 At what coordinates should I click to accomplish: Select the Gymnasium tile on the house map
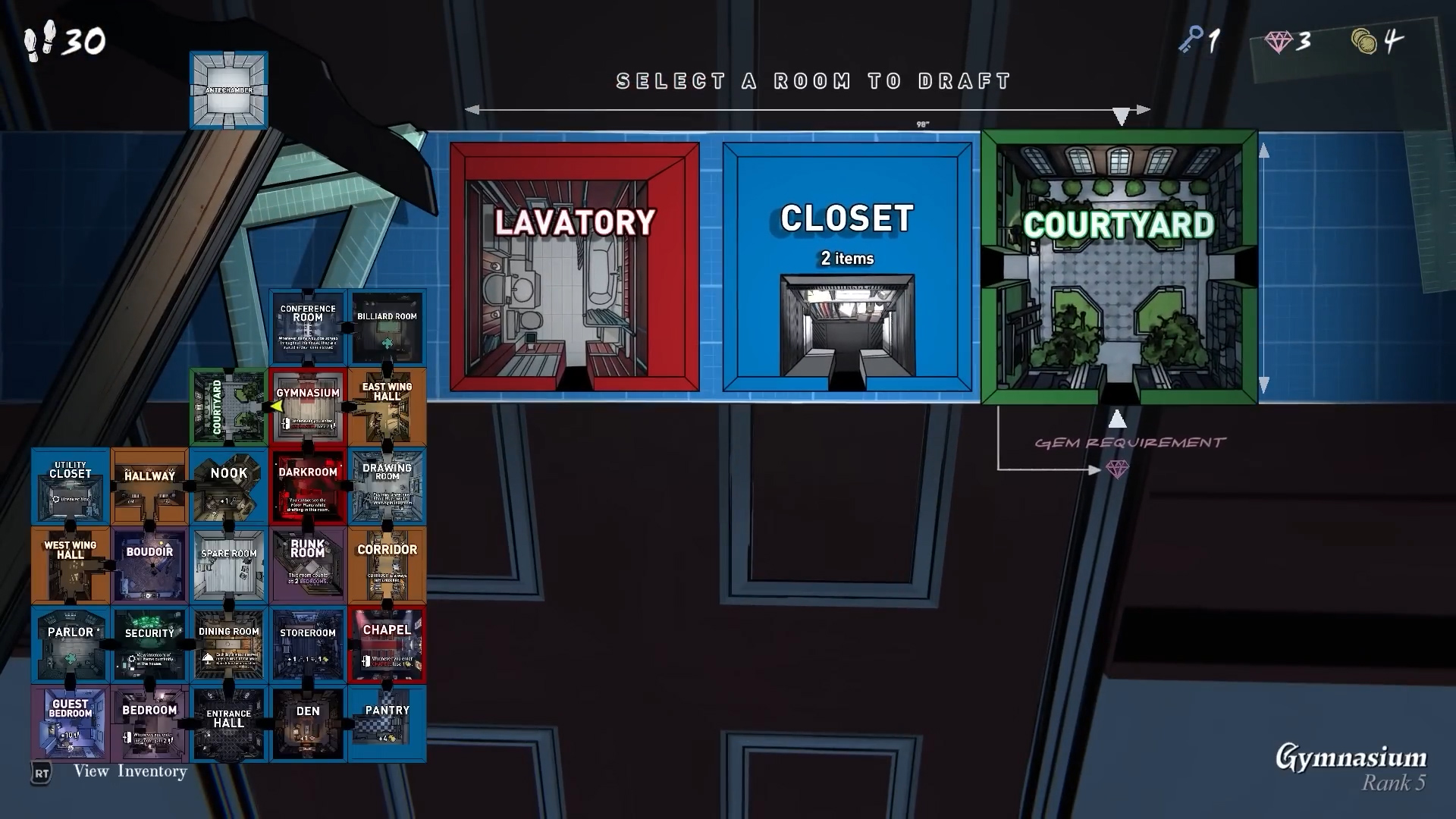pos(308,407)
